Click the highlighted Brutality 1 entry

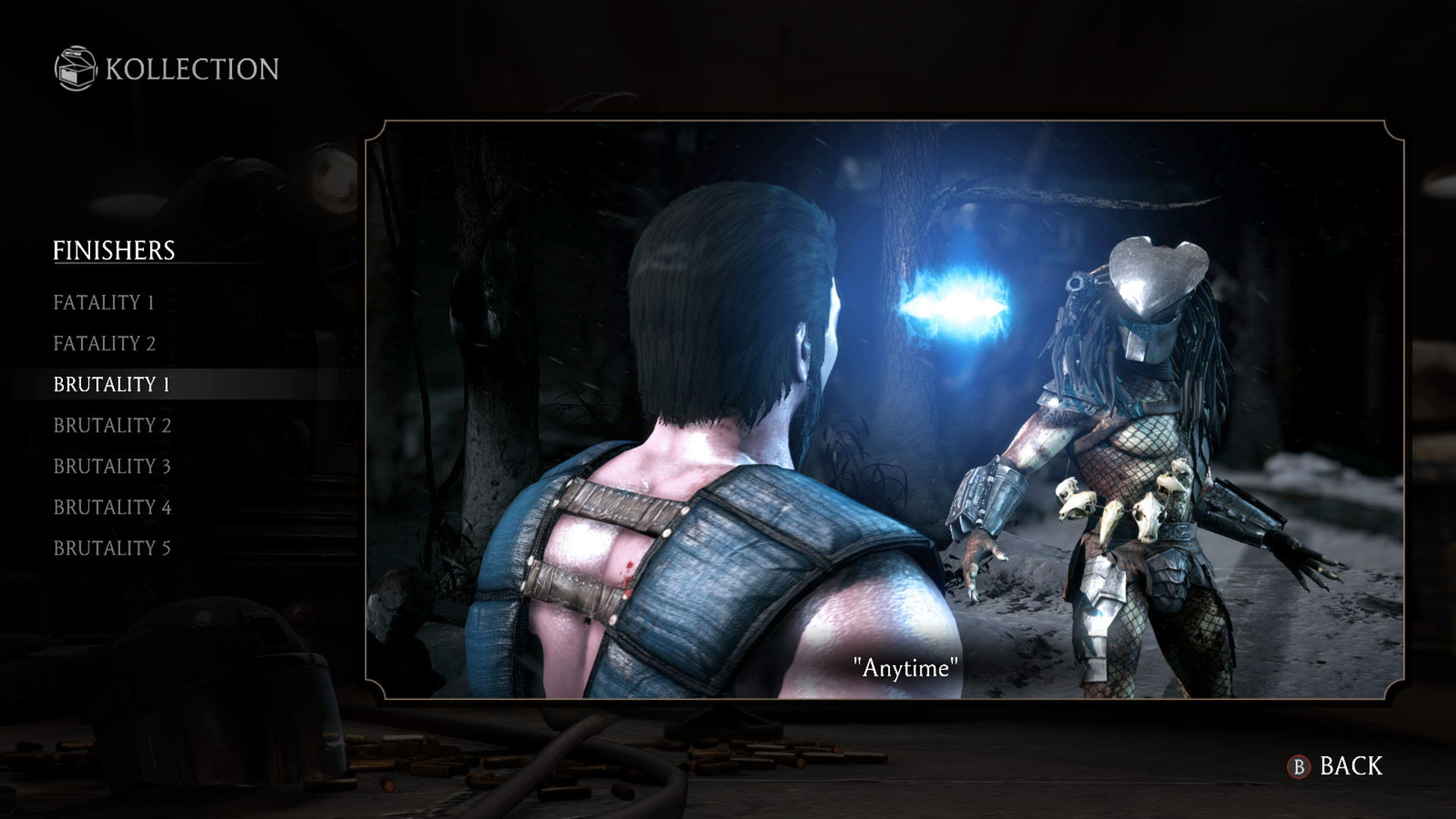pyautogui.click(x=111, y=384)
